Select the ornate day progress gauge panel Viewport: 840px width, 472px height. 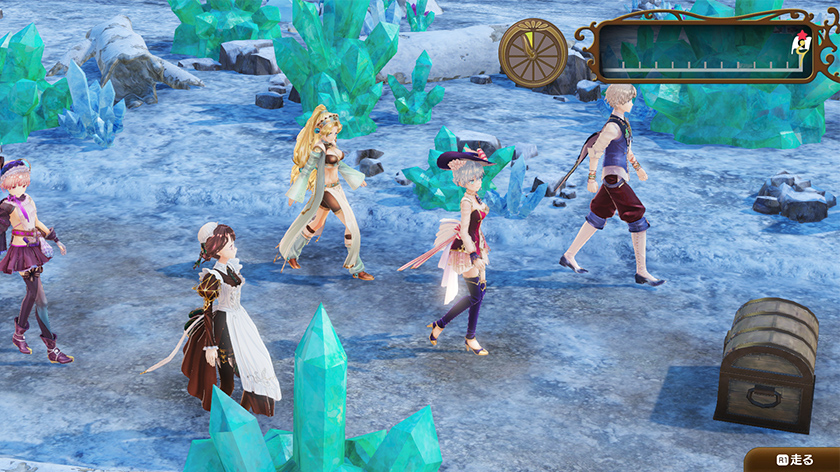tap(706, 51)
